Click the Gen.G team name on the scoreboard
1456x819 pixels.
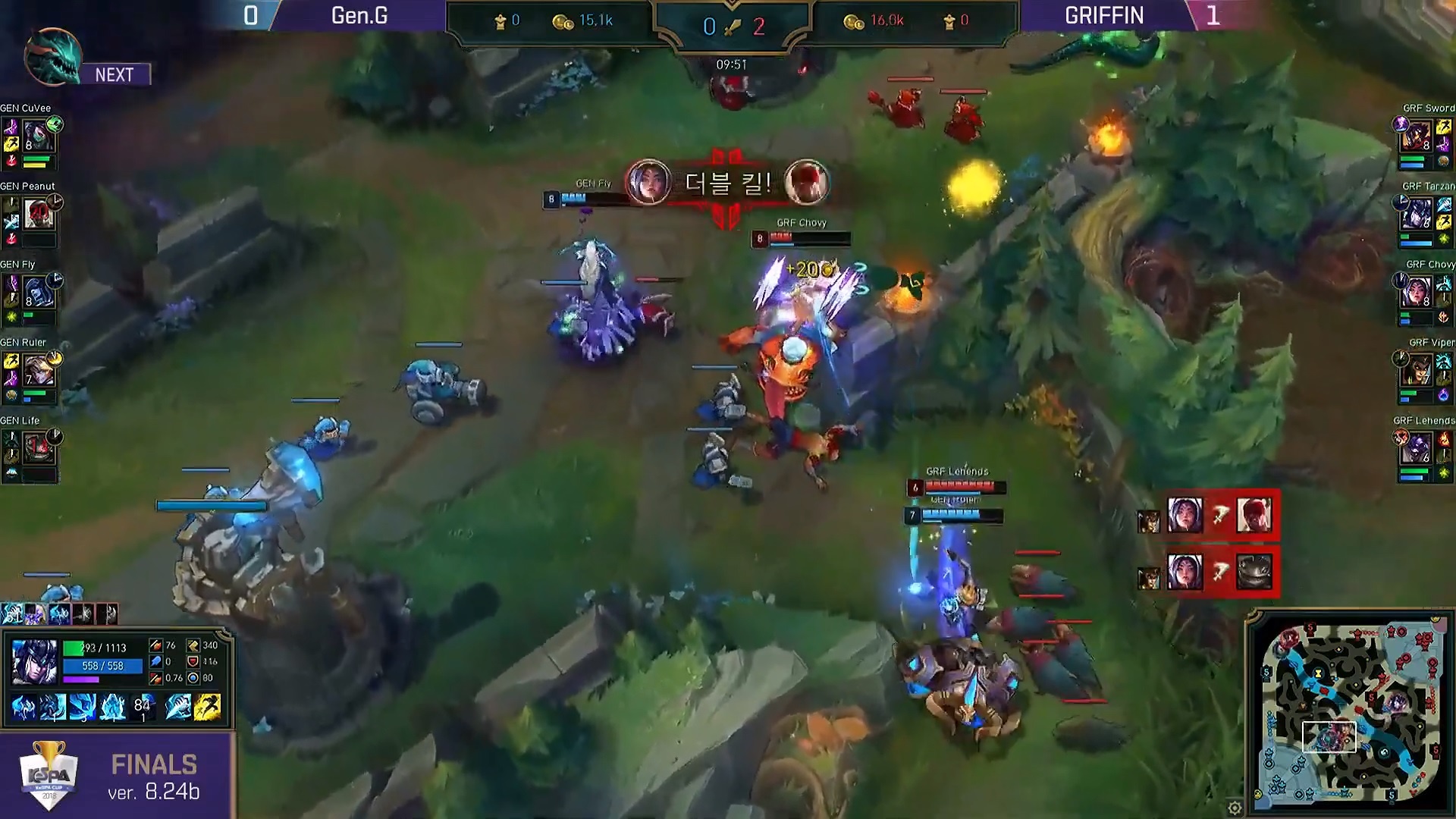point(358,16)
